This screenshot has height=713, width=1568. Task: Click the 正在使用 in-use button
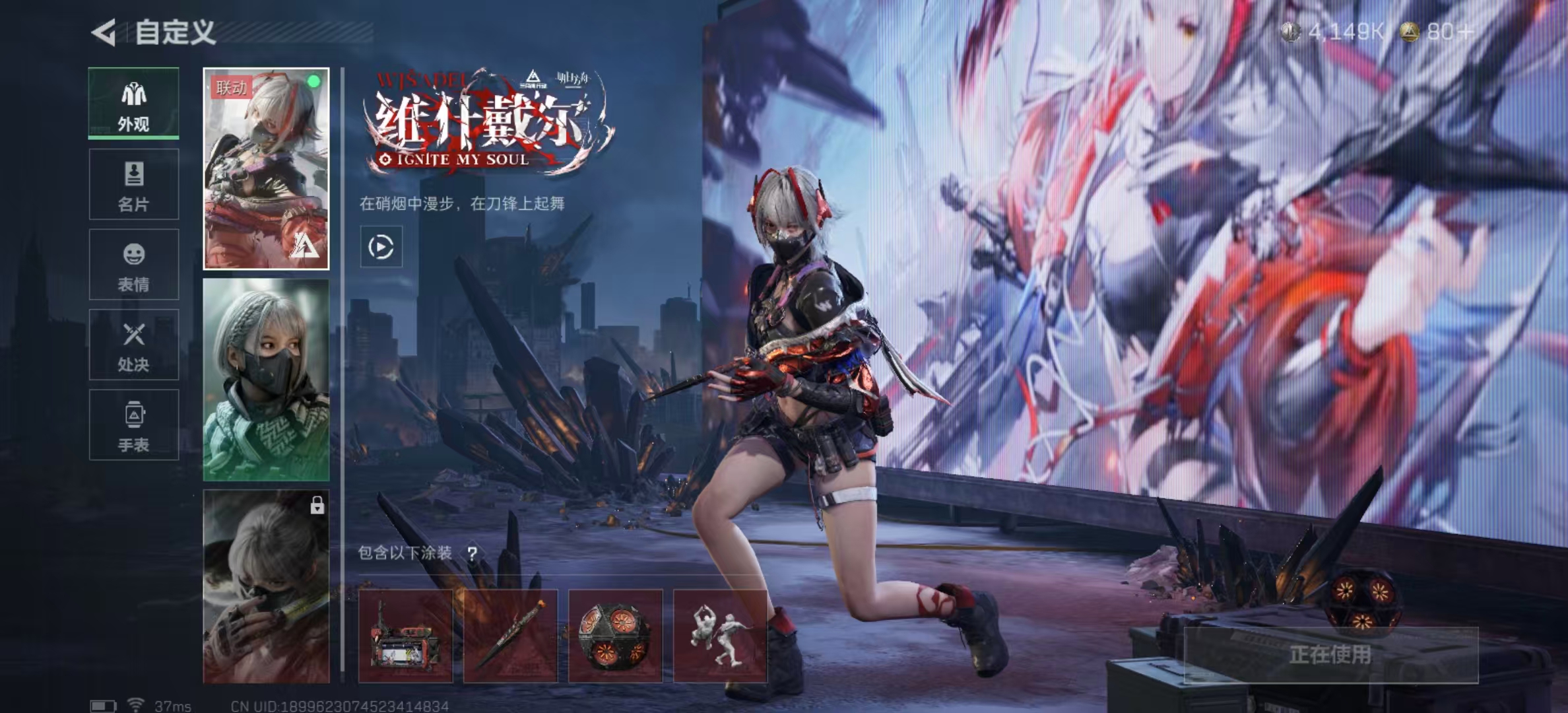click(1330, 655)
